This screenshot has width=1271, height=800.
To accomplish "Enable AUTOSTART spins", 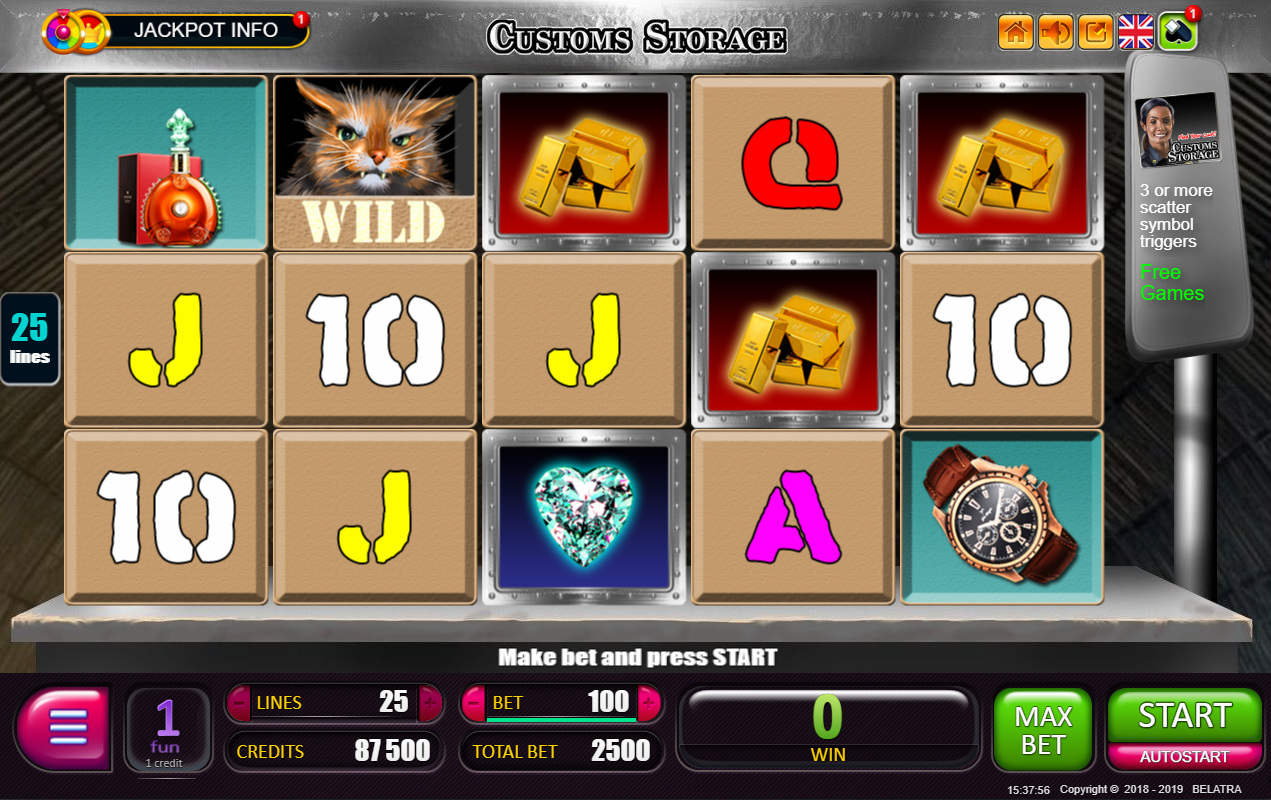I will 1184,757.
